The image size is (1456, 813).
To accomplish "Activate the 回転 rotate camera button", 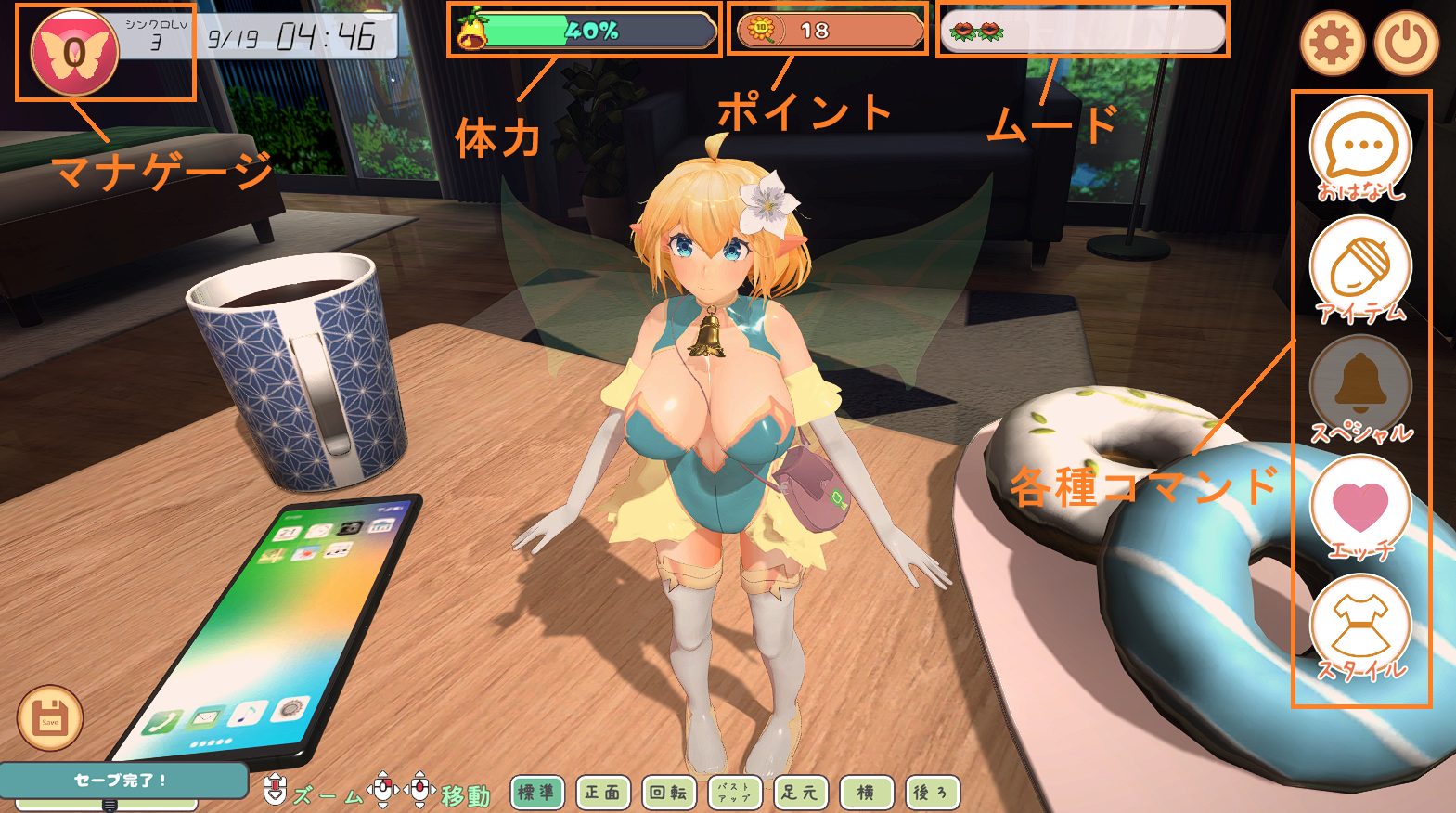I will click(x=668, y=793).
